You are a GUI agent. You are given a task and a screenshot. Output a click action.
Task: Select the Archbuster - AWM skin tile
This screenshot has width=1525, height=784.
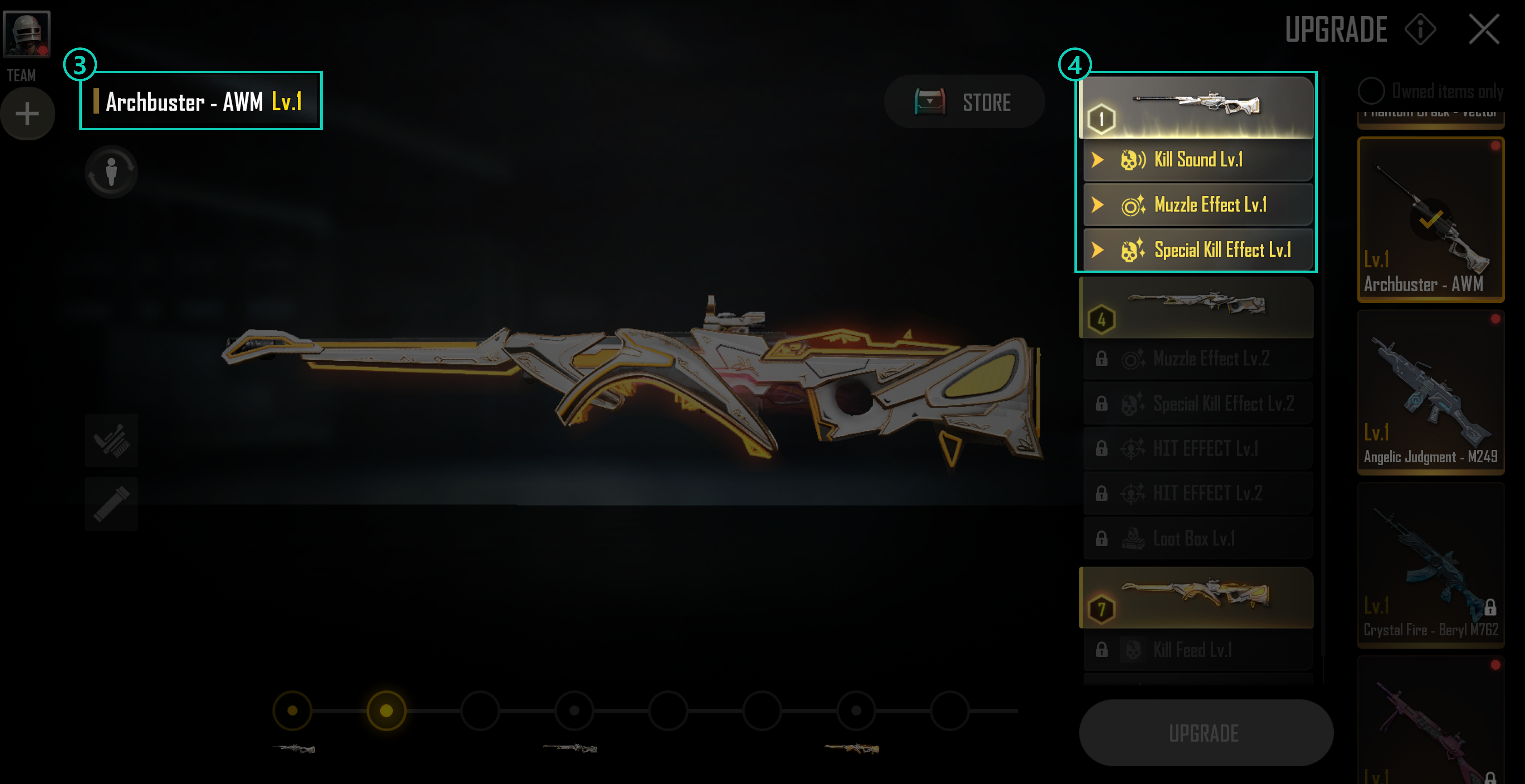1430,219
